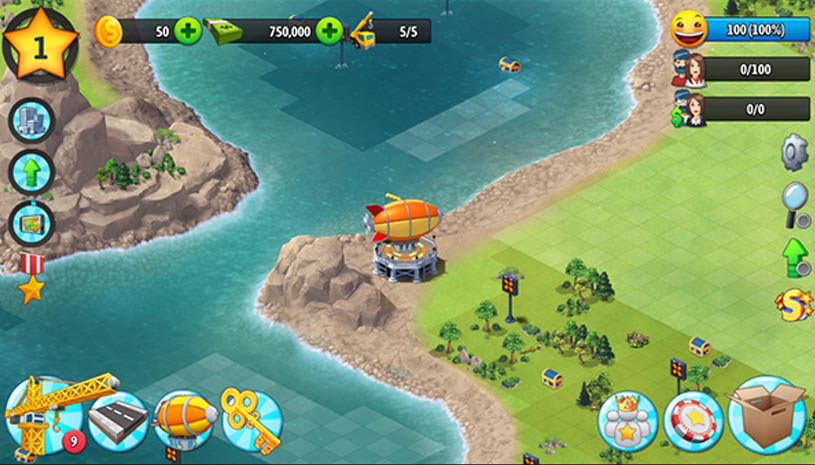Select the road building tool
This screenshot has width=815, height=465.
pos(118,421)
